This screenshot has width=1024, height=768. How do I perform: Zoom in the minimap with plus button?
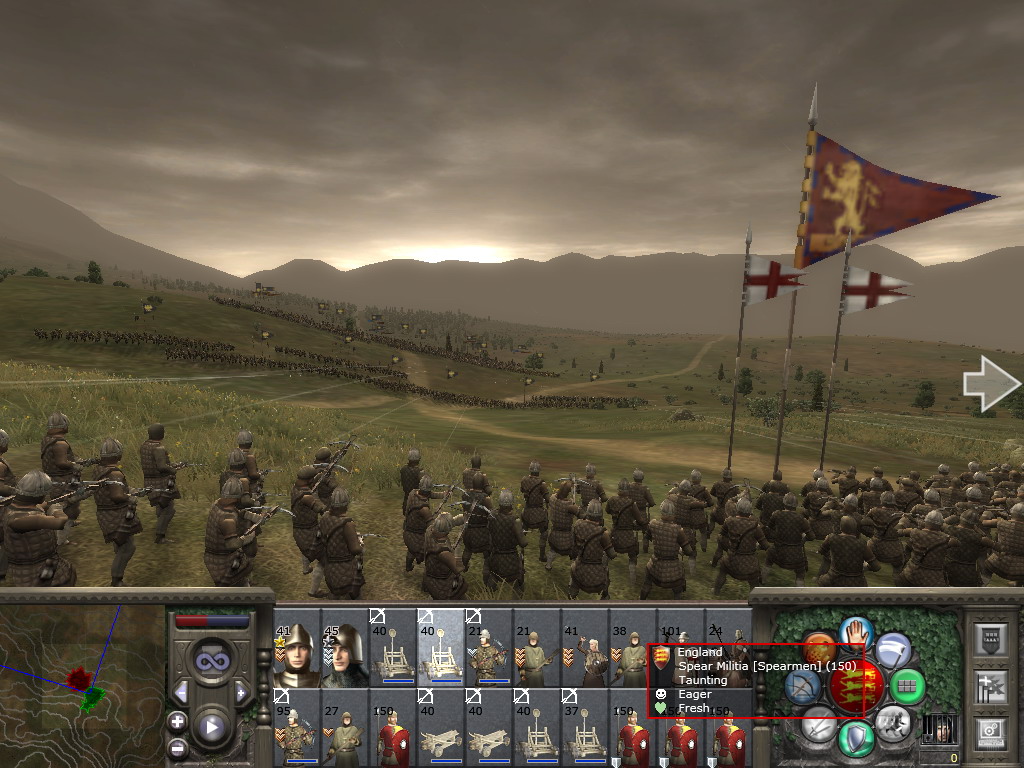click(178, 721)
